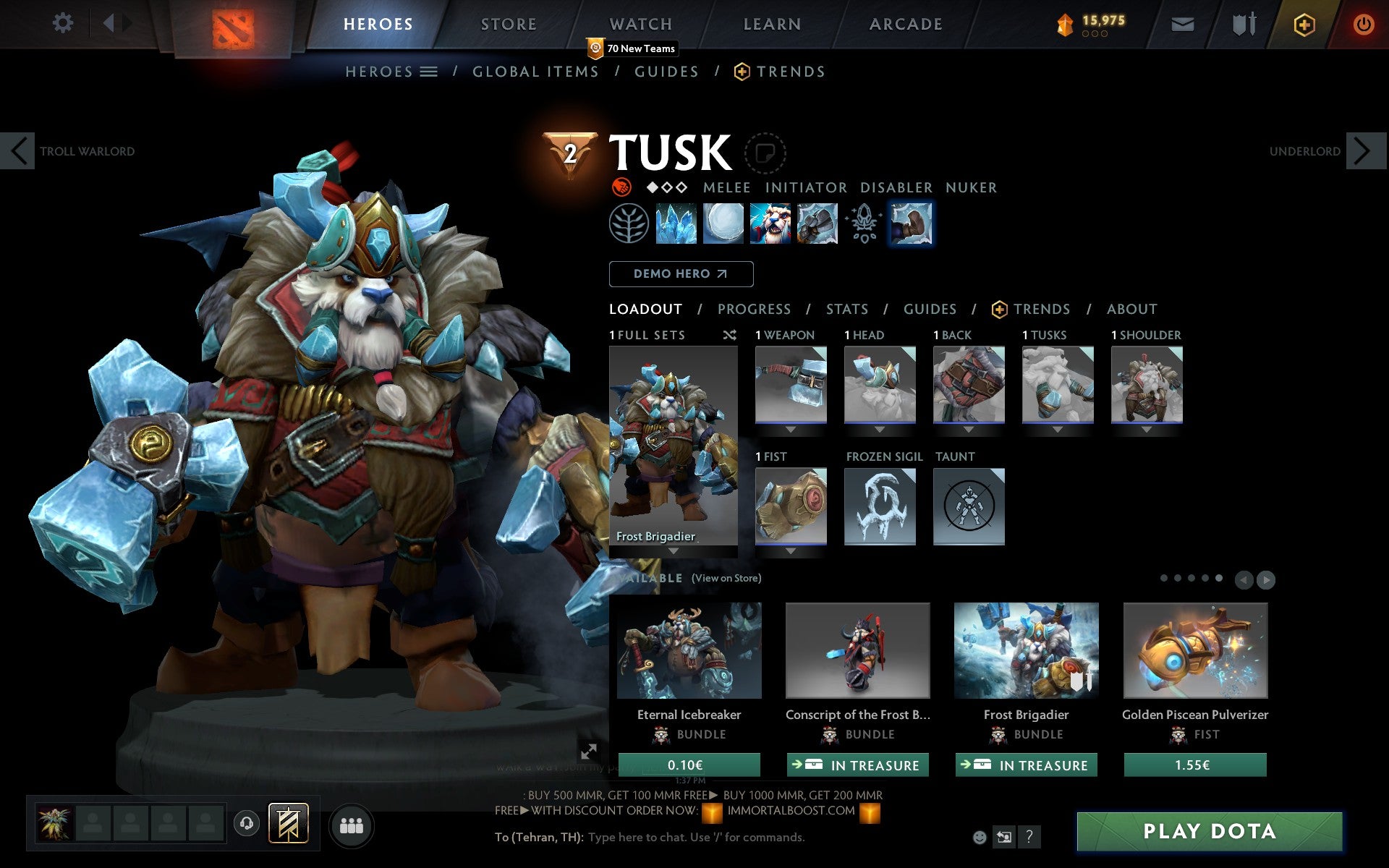Expand the Heroes hamburger list menu
Screen dimensions: 1389x868
click(430, 72)
